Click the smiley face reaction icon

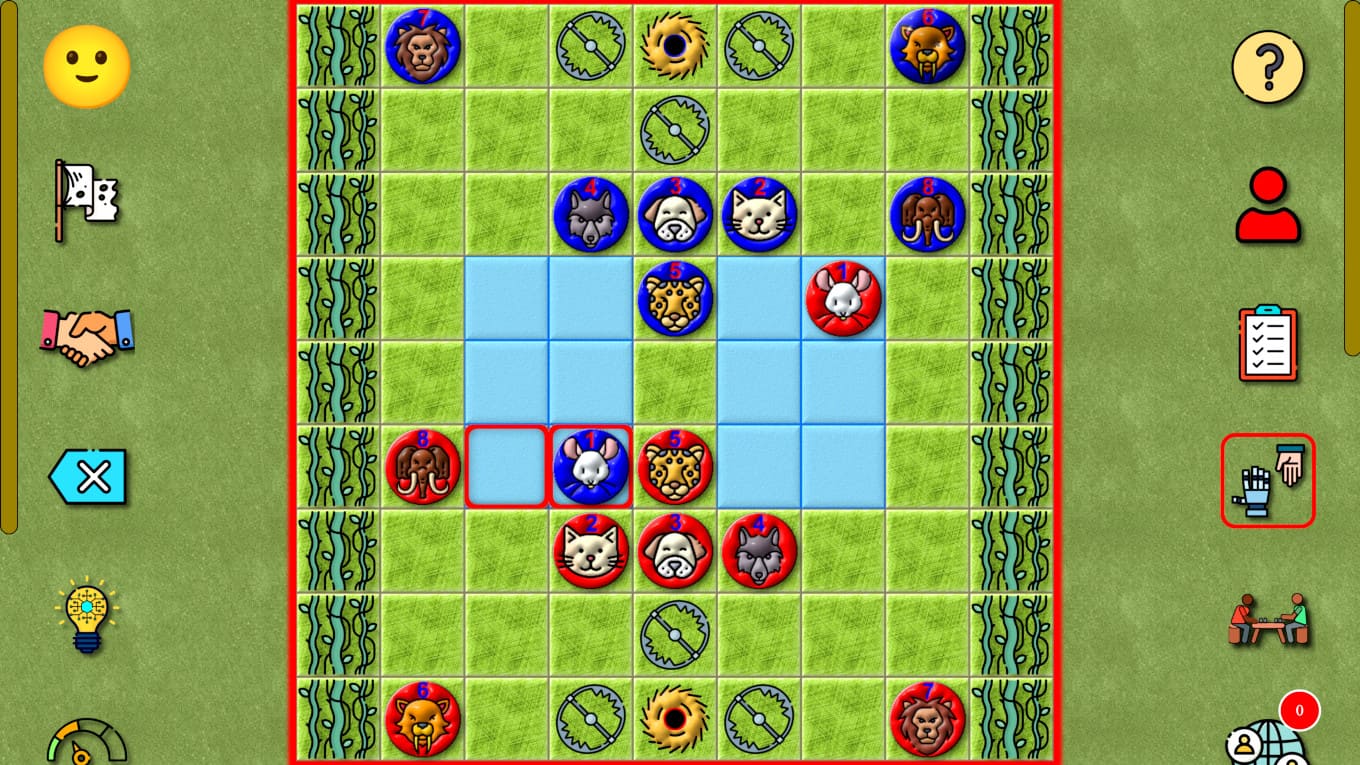[x=86, y=64]
